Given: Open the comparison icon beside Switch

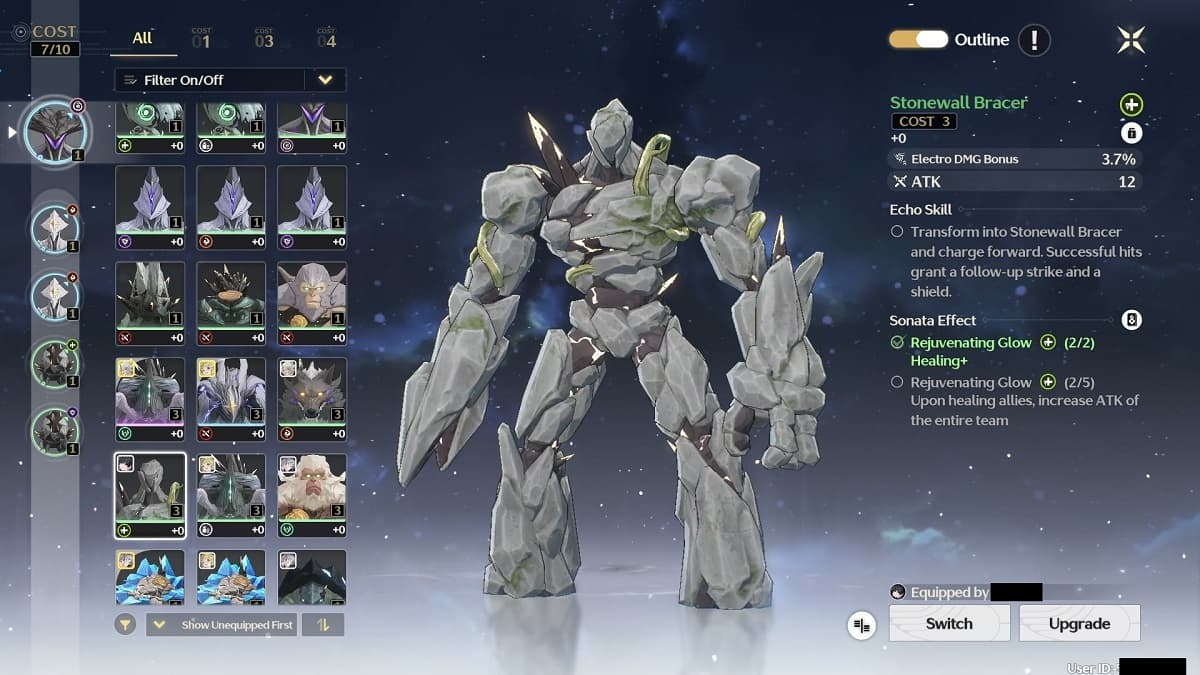Looking at the screenshot, I should point(861,625).
